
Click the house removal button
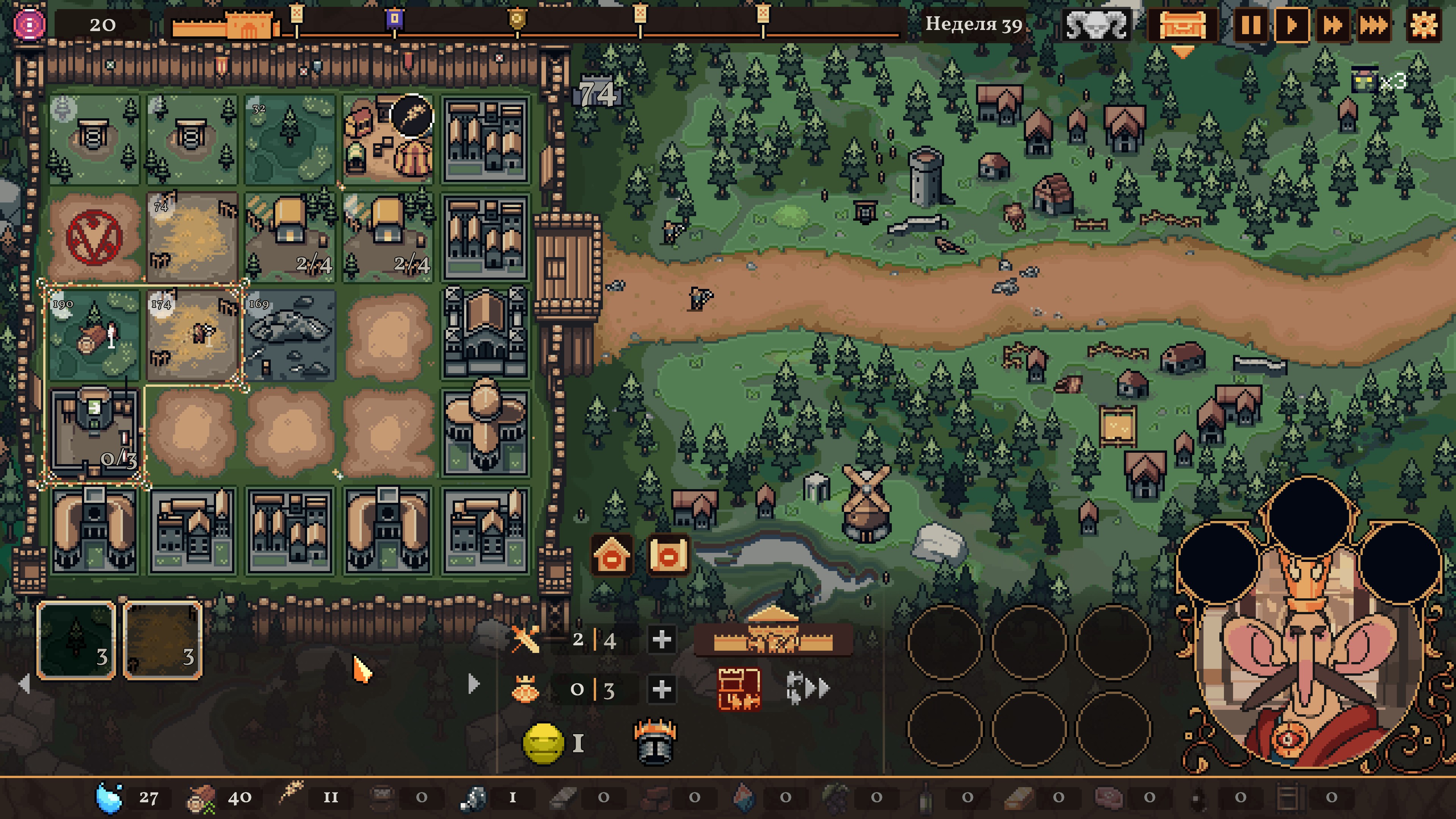point(612,555)
